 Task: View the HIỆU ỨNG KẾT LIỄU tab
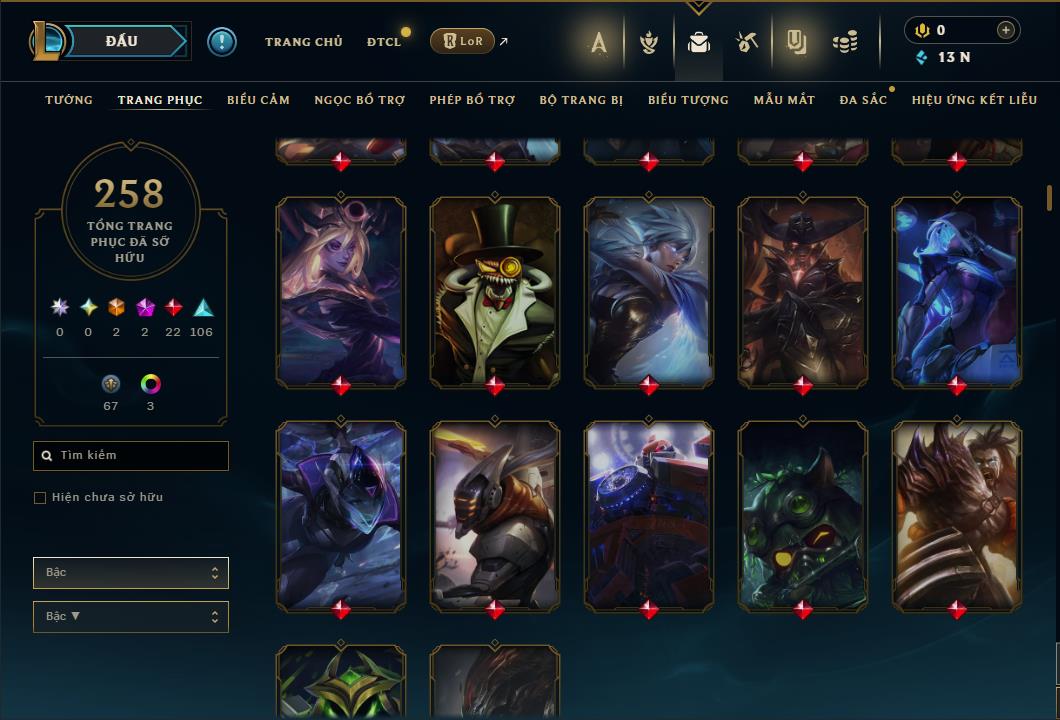coord(974,100)
